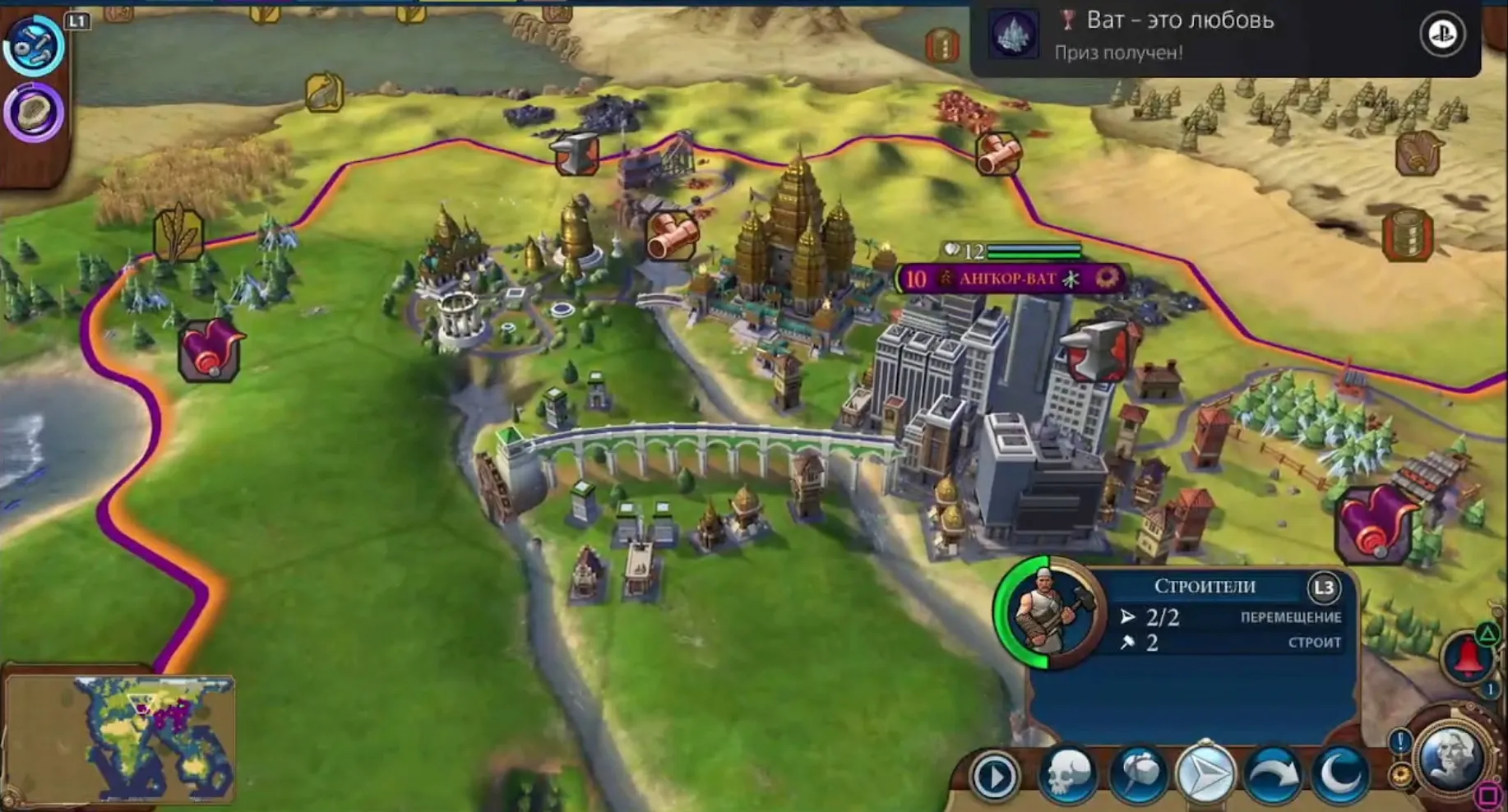Screen dimensions: 1508x812
Task: Click the world minimap
Action: click(x=121, y=737)
